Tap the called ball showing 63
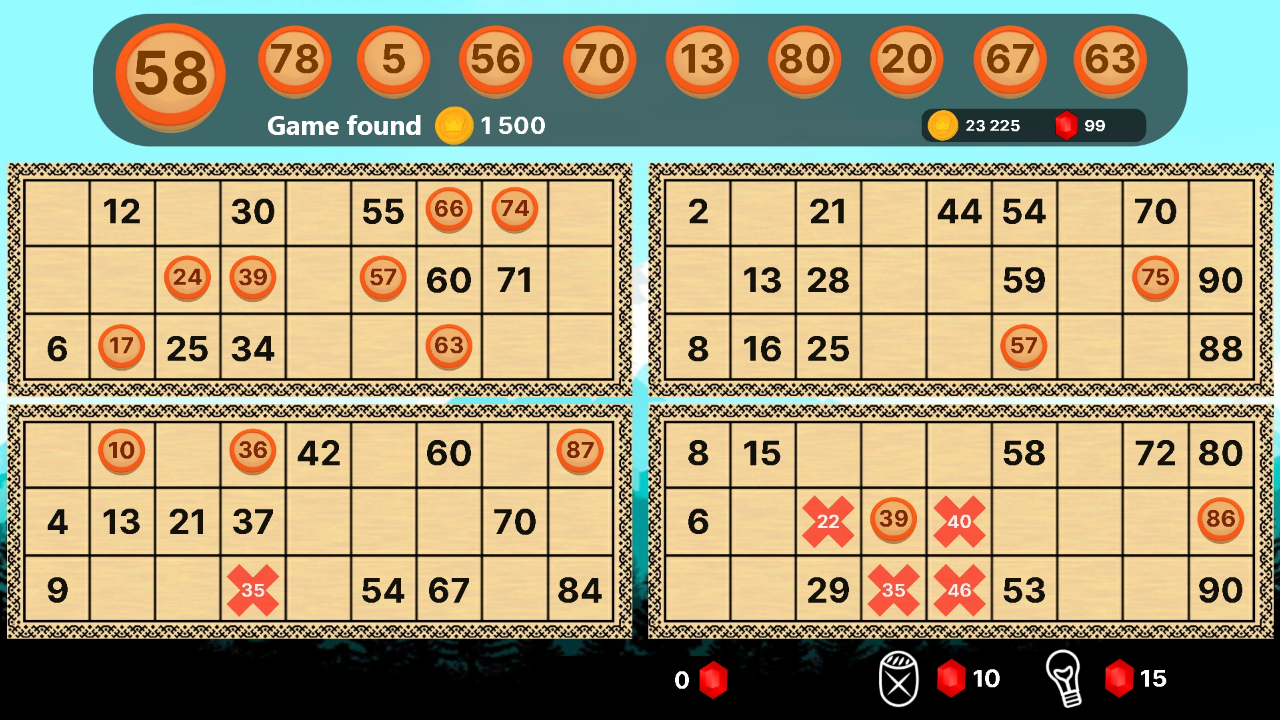Image resolution: width=1280 pixels, height=720 pixels. pyautogui.click(x=1111, y=60)
